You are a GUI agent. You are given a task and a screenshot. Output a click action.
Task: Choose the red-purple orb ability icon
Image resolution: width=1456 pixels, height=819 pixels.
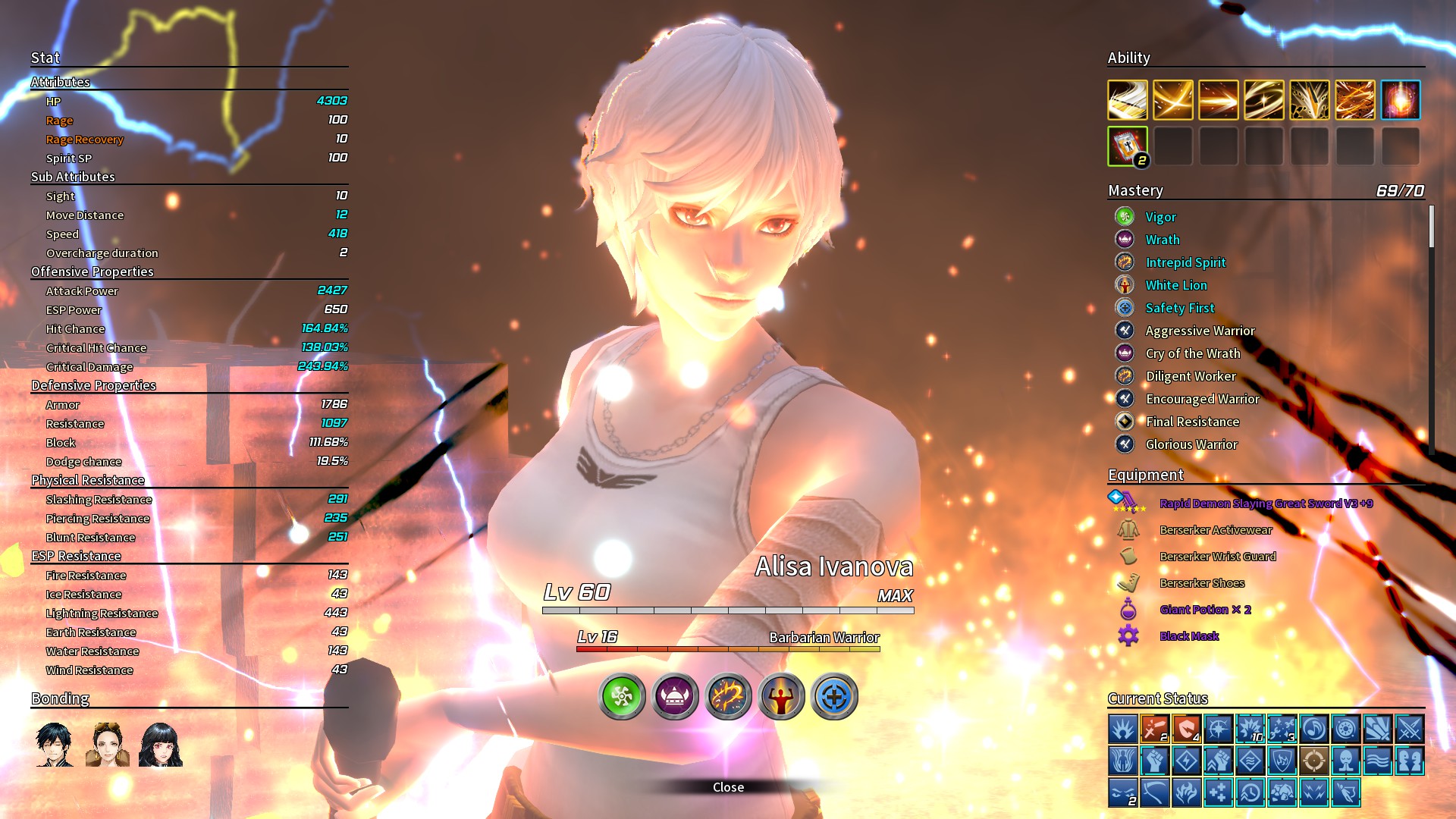click(x=1401, y=100)
